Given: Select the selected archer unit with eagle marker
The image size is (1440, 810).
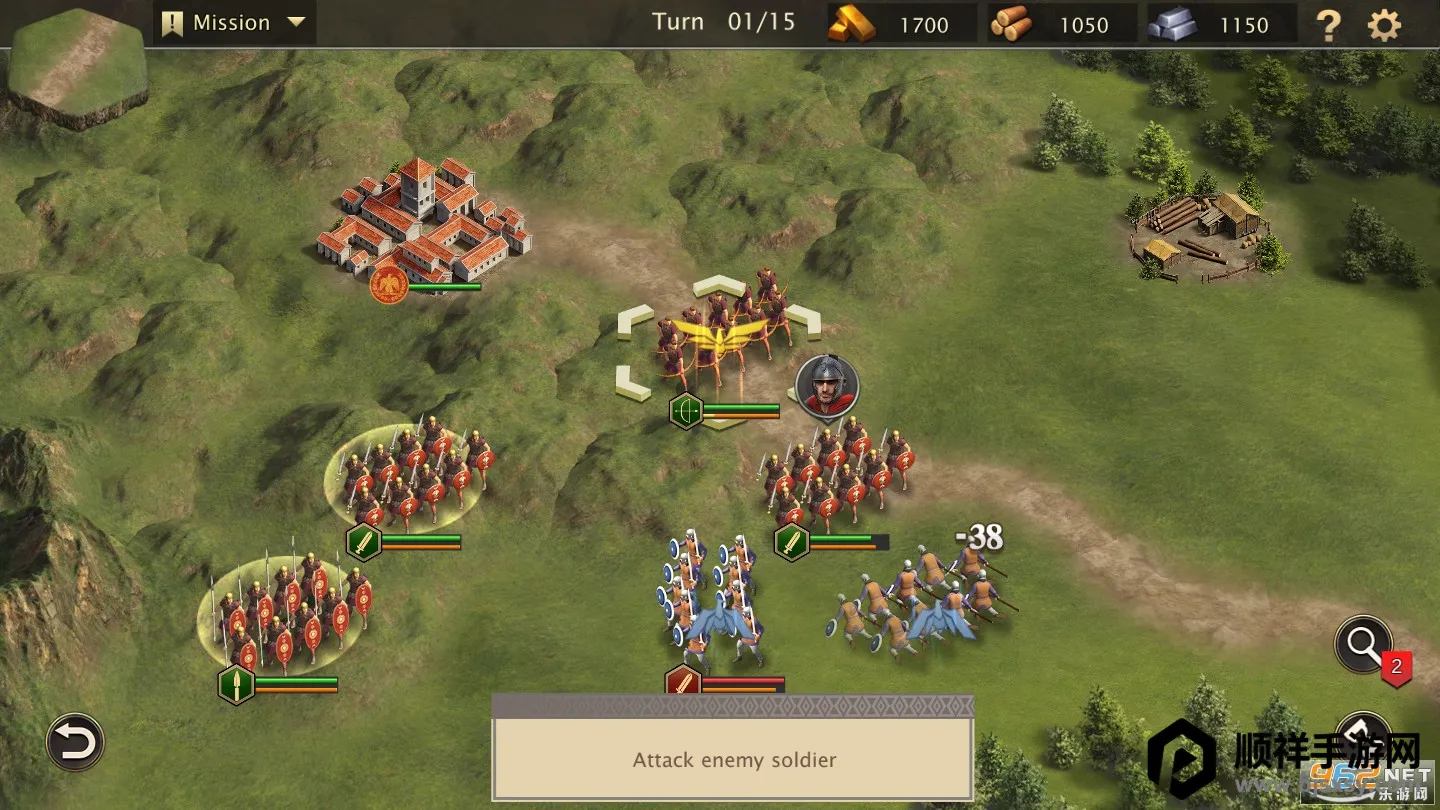Looking at the screenshot, I should click(718, 335).
